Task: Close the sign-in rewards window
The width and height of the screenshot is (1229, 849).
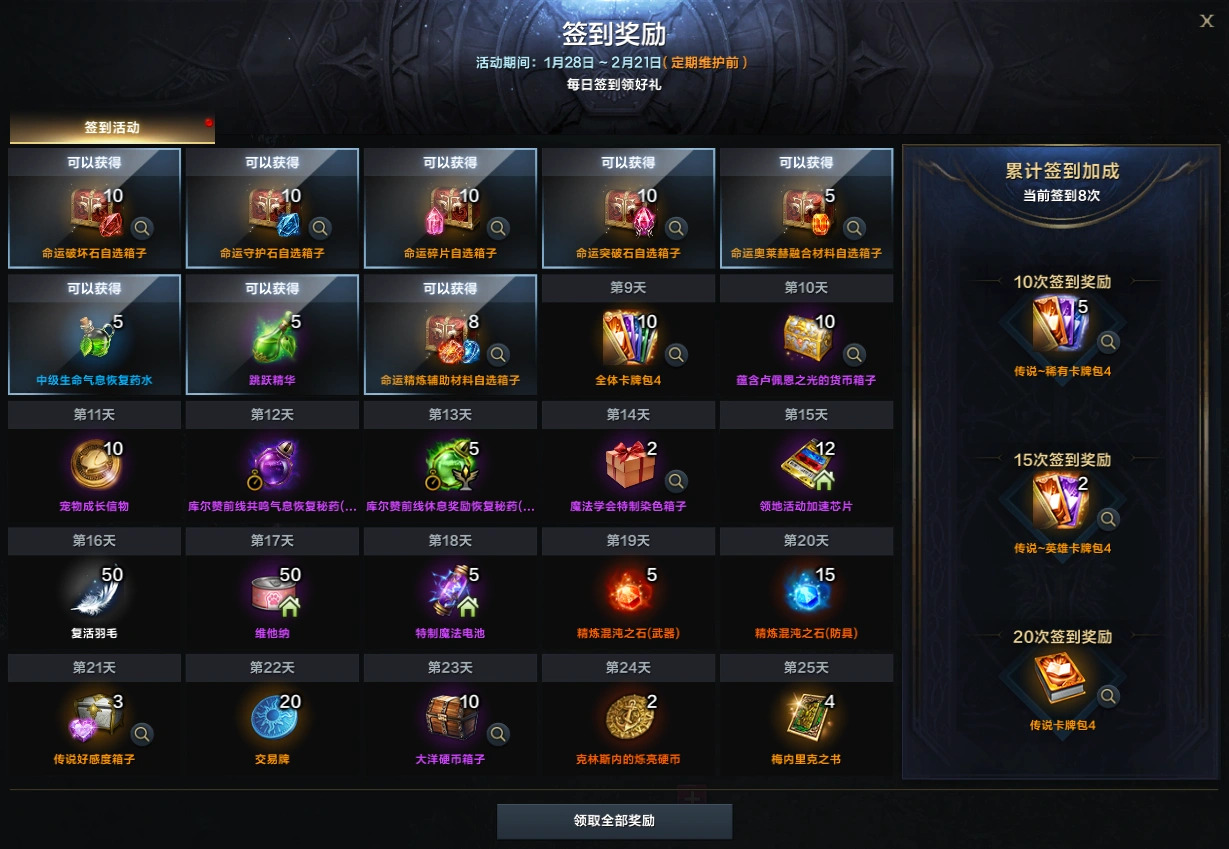Action: pos(1207,21)
